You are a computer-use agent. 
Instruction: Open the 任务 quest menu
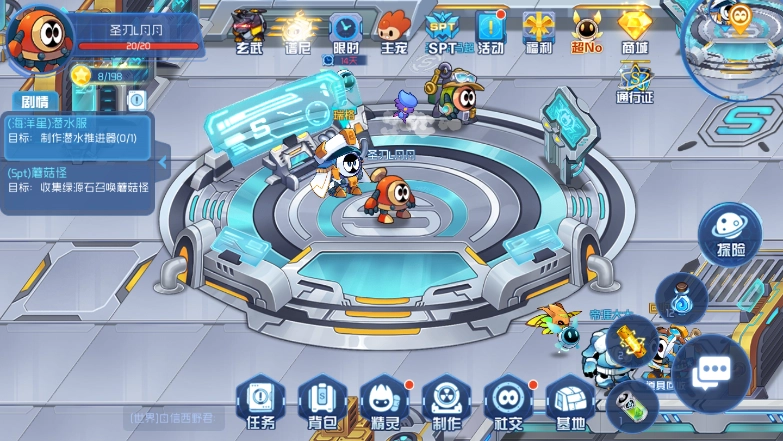click(x=260, y=401)
